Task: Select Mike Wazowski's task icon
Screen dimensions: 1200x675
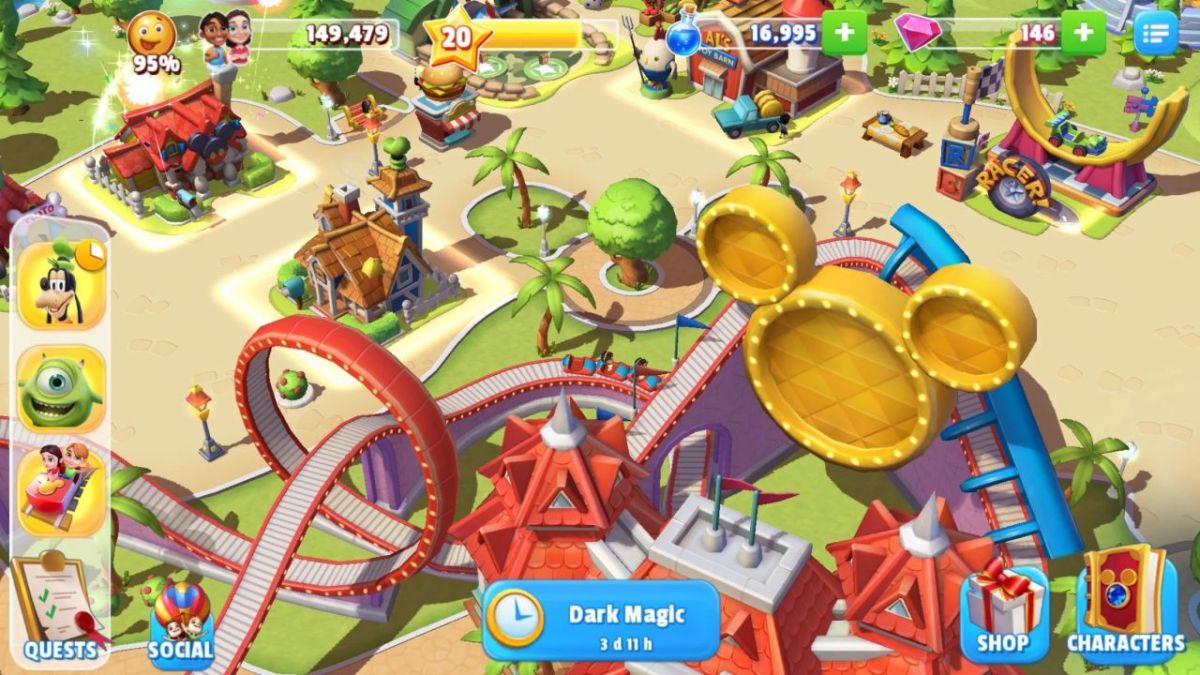Action: point(61,389)
